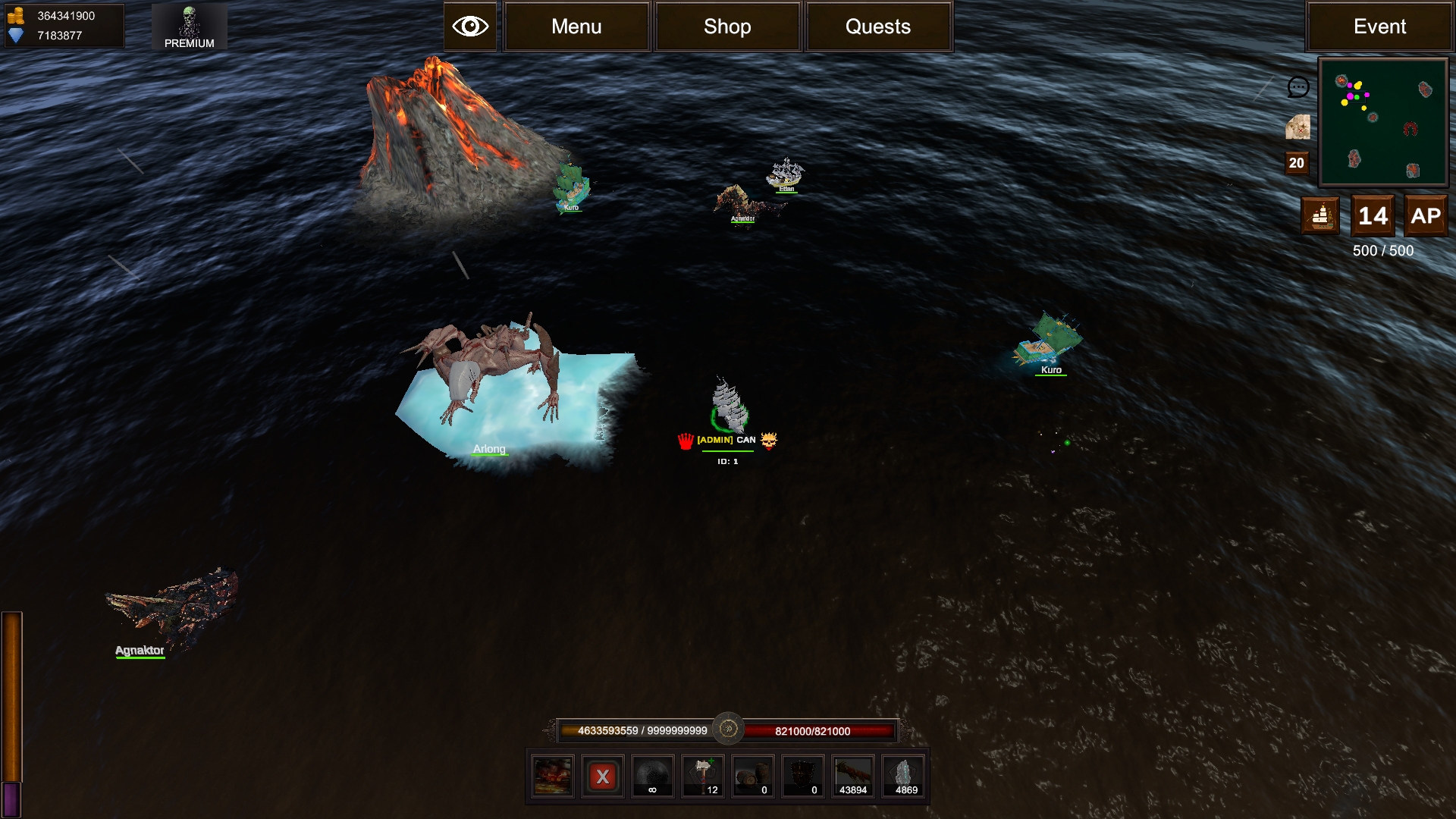Open the Menu button
This screenshot has width=1456, height=819.
(576, 27)
